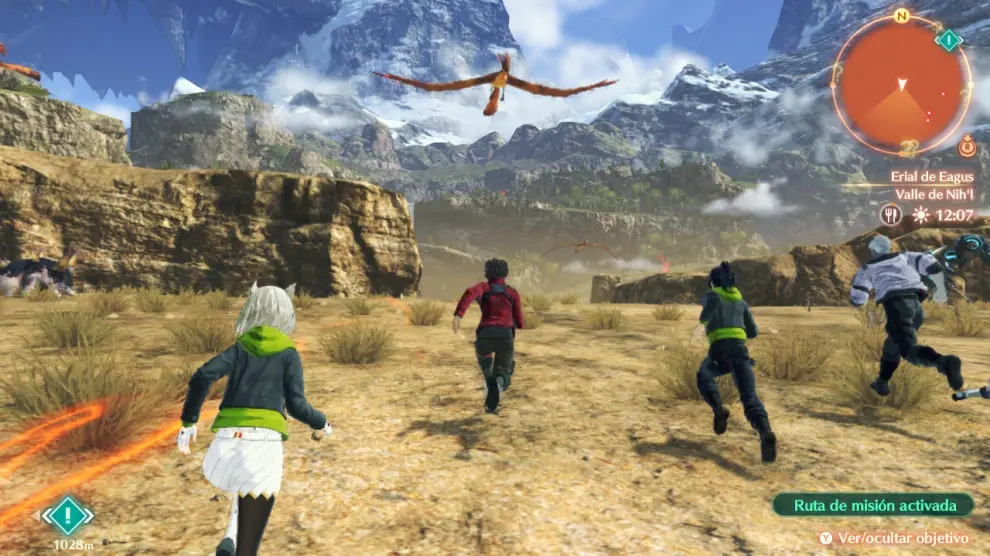Click the "Ruta de misión activada" banner

point(872,505)
